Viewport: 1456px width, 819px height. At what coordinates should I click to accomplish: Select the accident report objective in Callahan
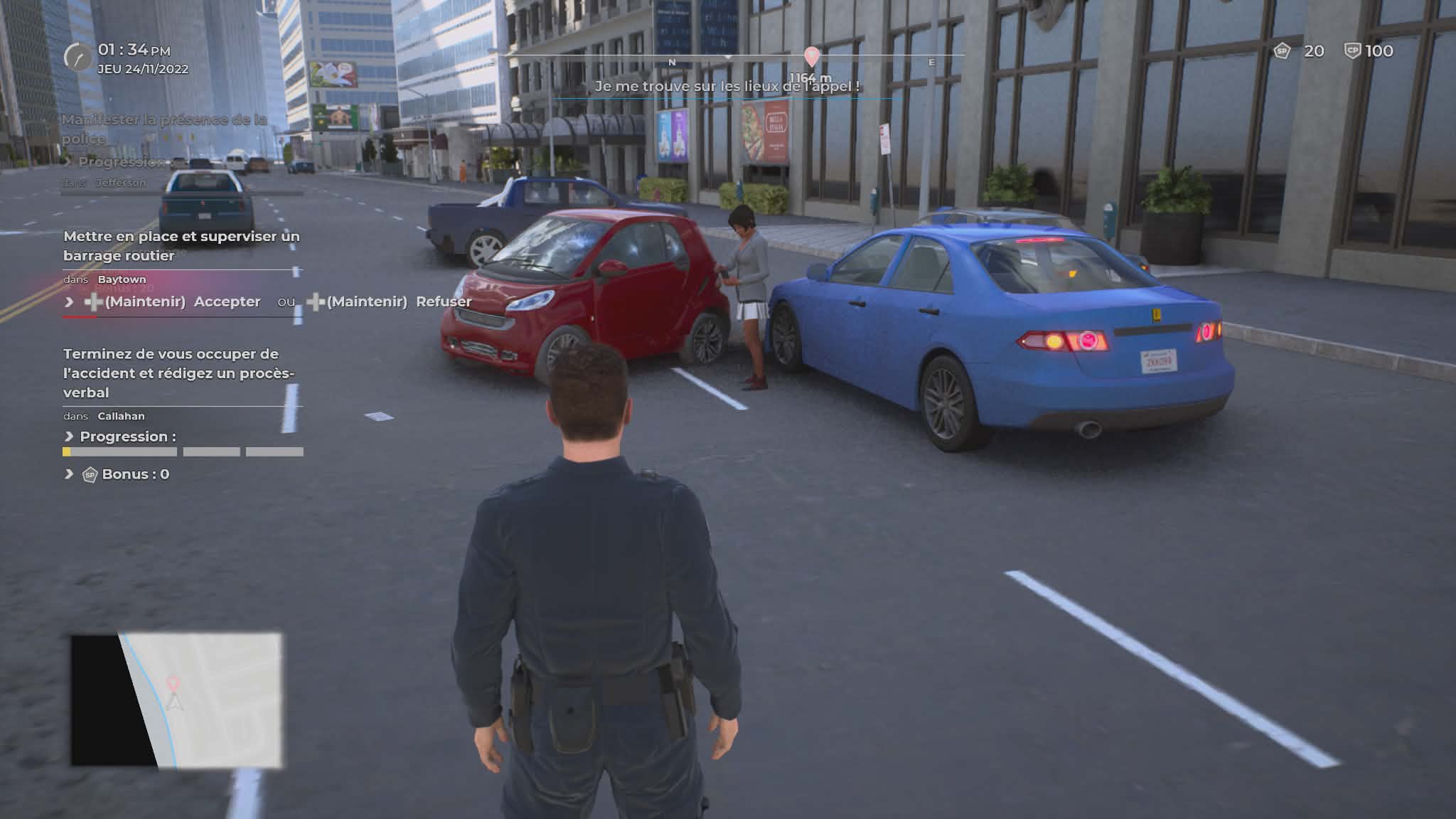(178, 373)
